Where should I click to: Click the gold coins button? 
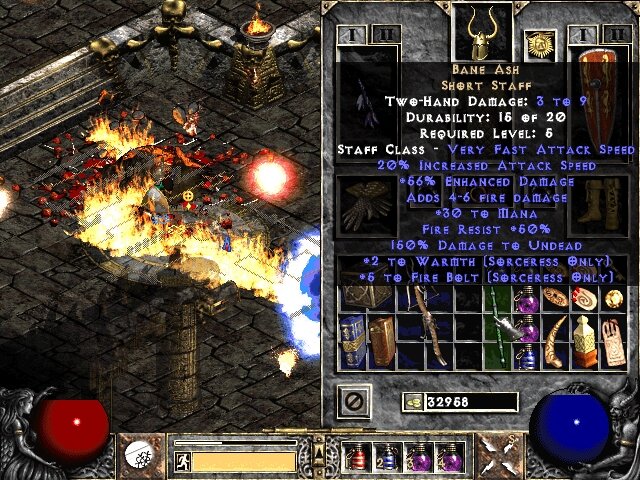[x=411, y=402]
